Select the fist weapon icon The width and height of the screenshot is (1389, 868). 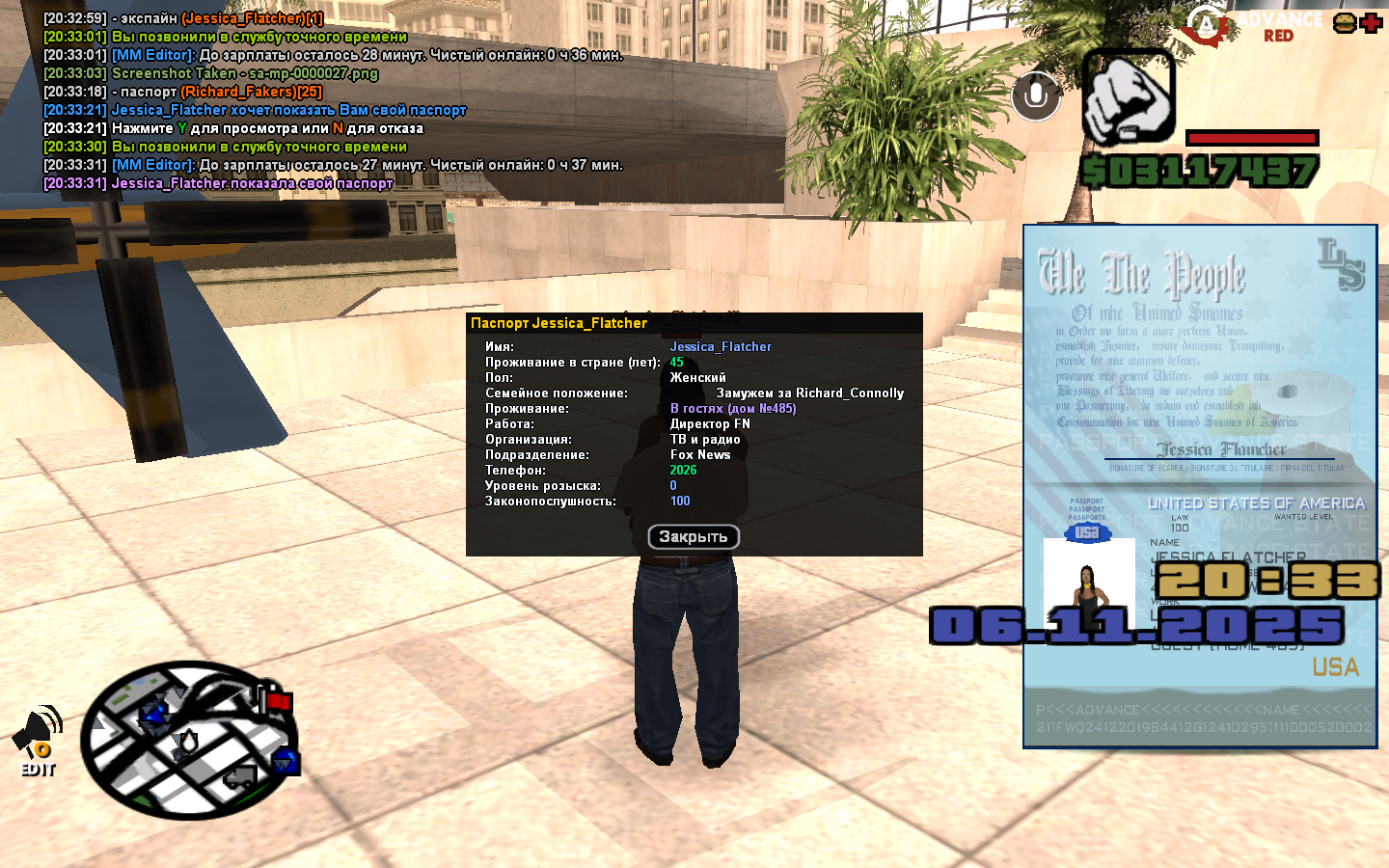1128,97
